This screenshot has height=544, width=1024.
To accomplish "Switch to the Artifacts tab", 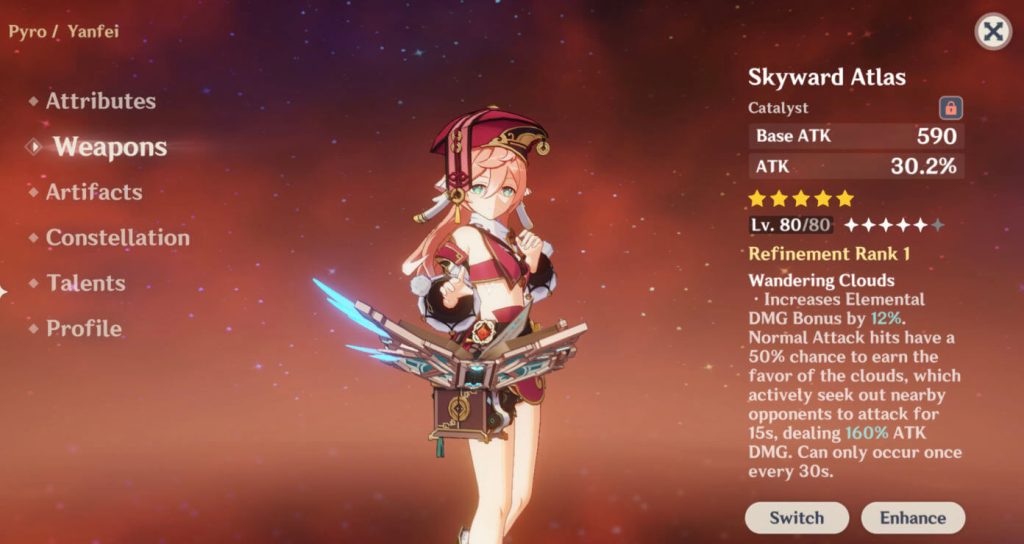I will (94, 192).
